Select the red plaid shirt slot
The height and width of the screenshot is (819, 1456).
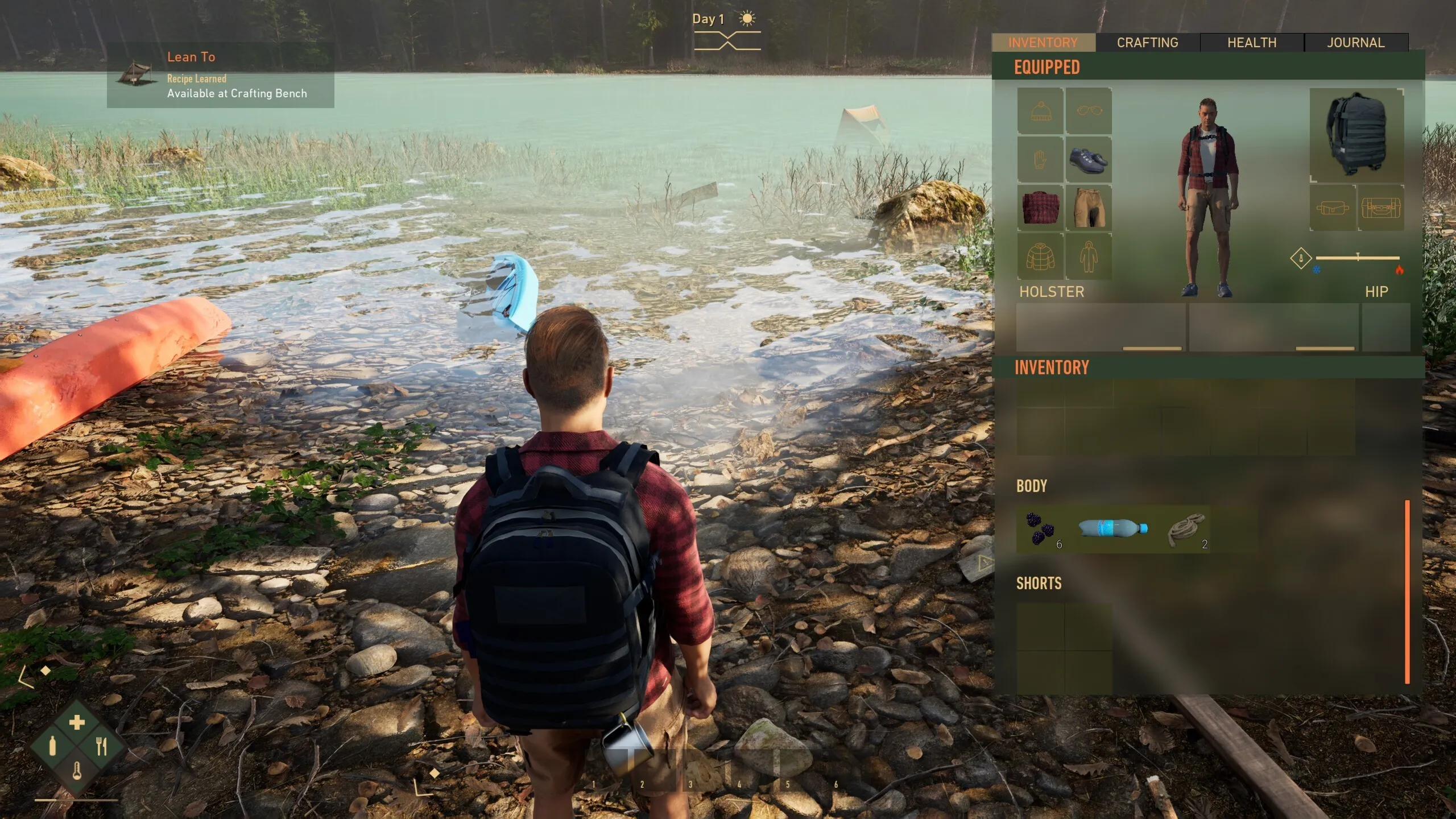click(1040, 208)
